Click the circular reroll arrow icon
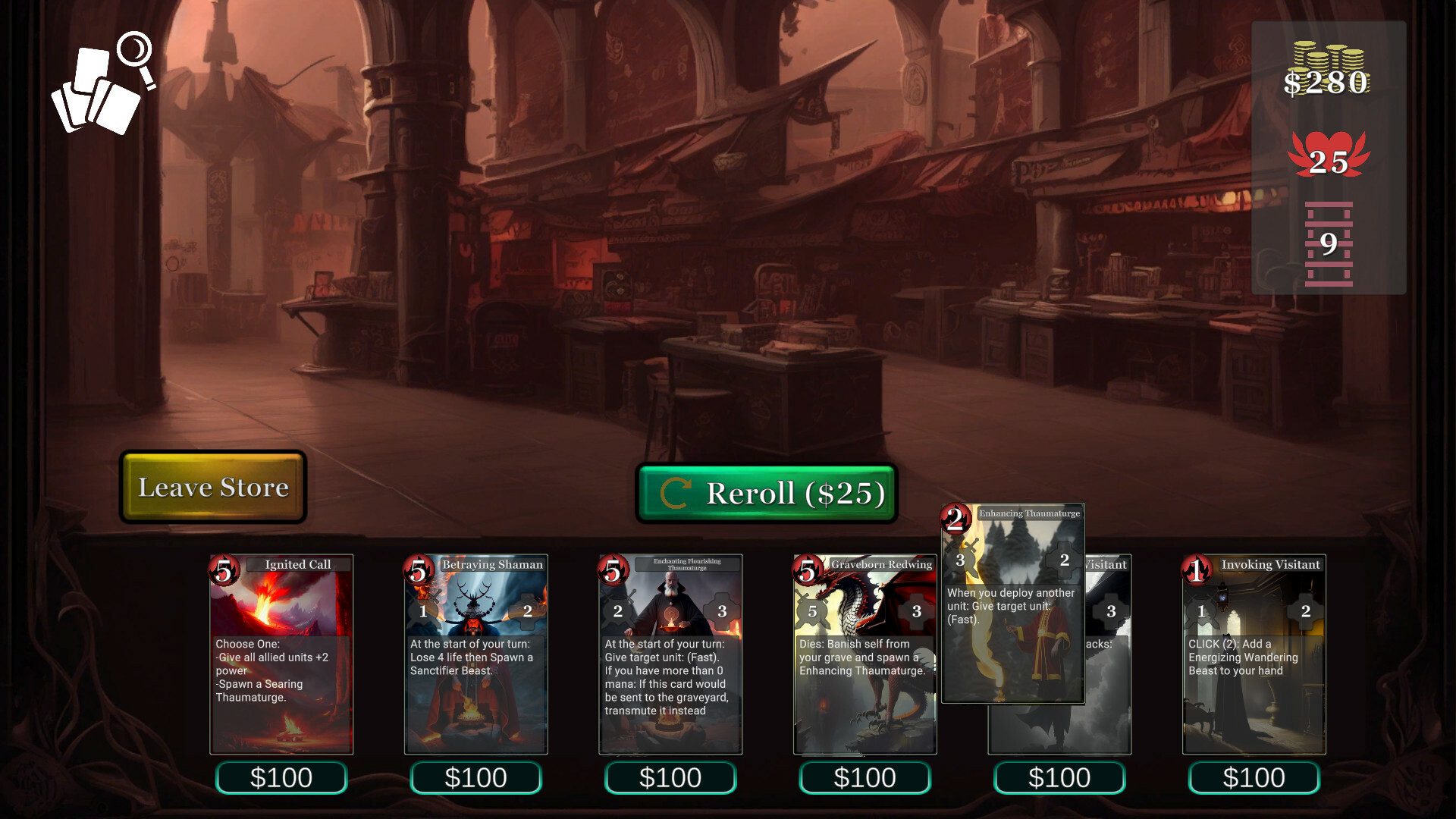The image size is (1456, 819). coord(676,494)
